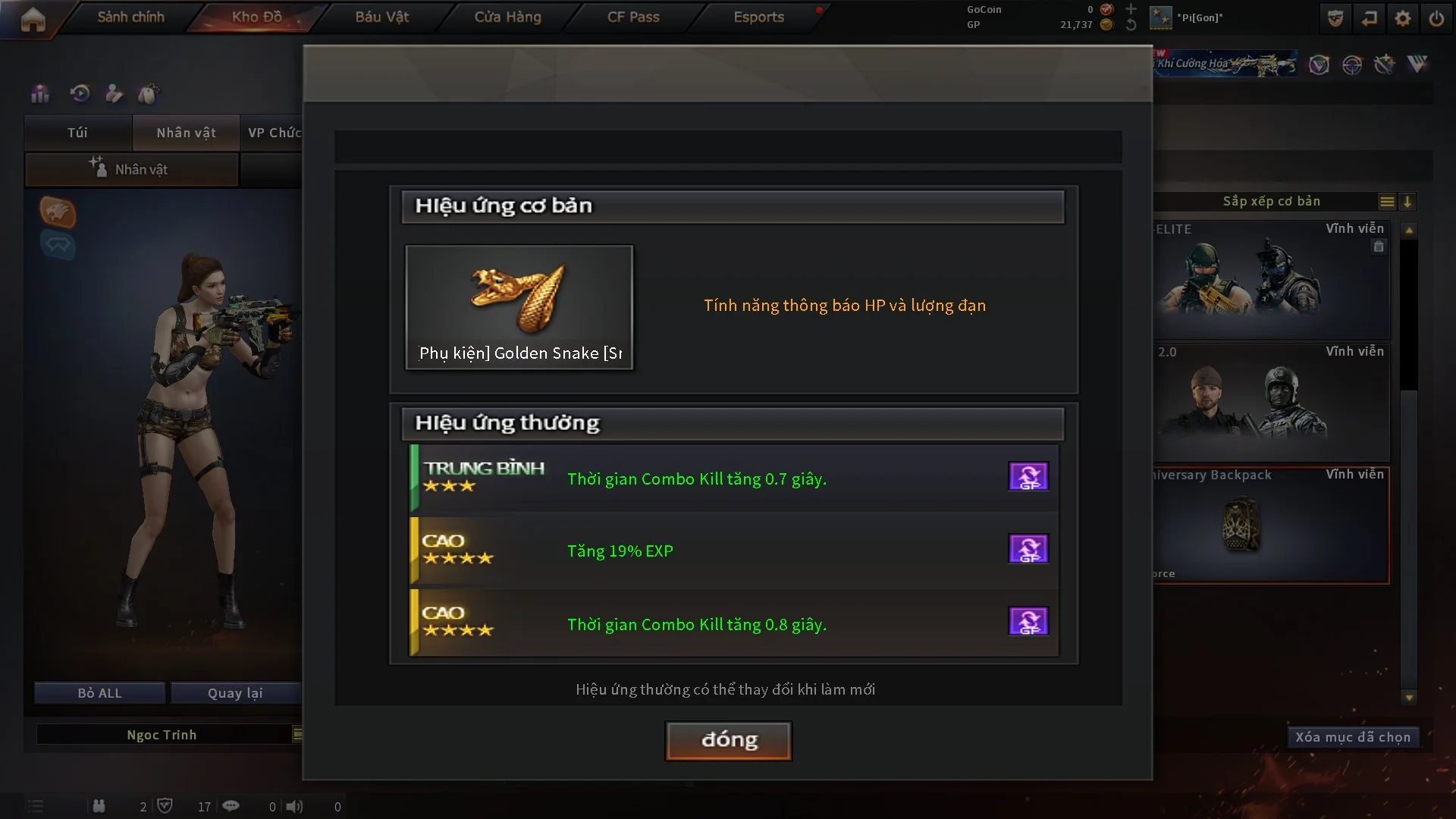This screenshot has height=819, width=1456.
Task: Open the Báu Vật tab
Action: pos(381,17)
